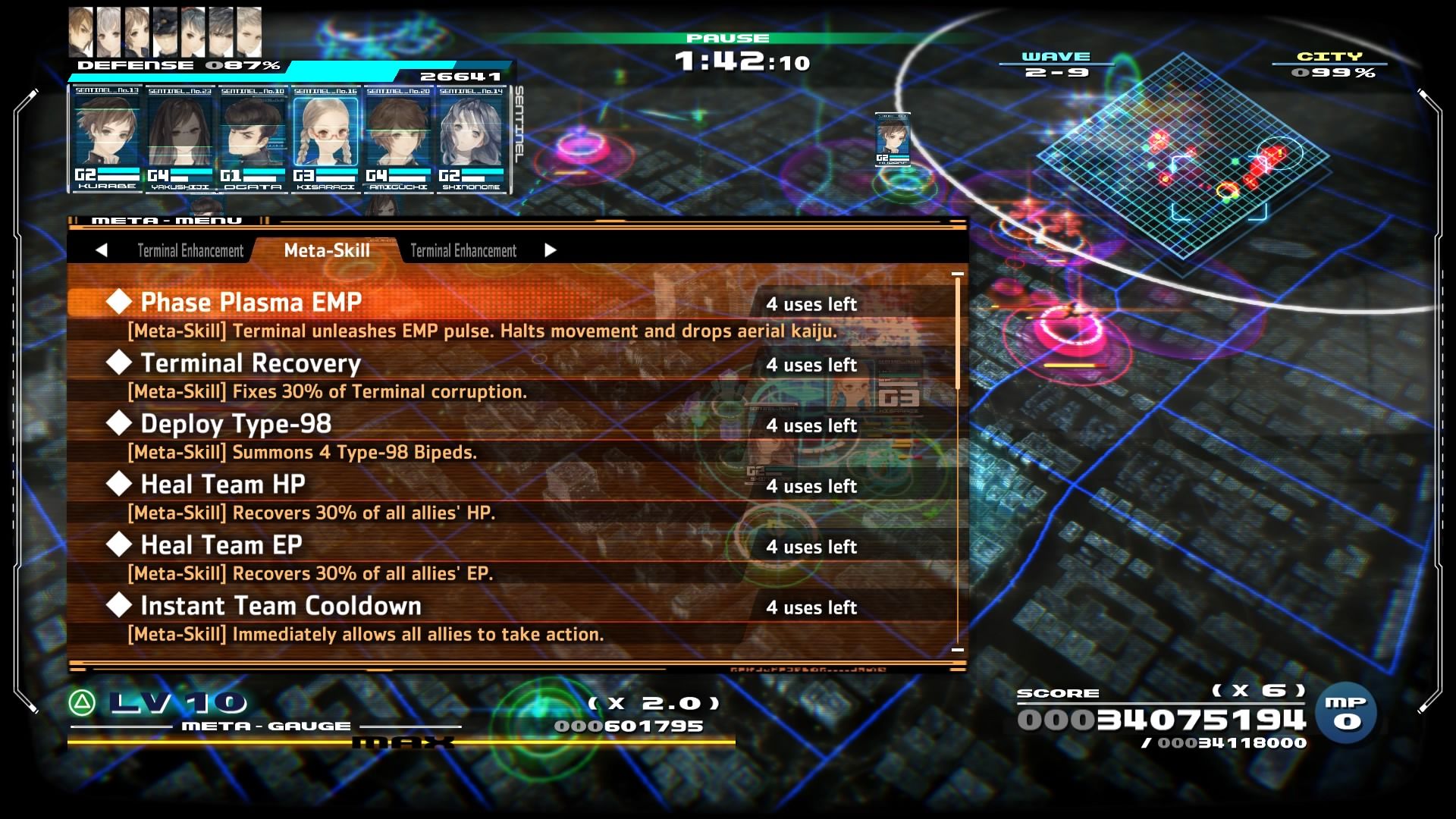The height and width of the screenshot is (819, 1456).
Task: Select Yakushiji's sentinel portrait
Action: pos(179,136)
